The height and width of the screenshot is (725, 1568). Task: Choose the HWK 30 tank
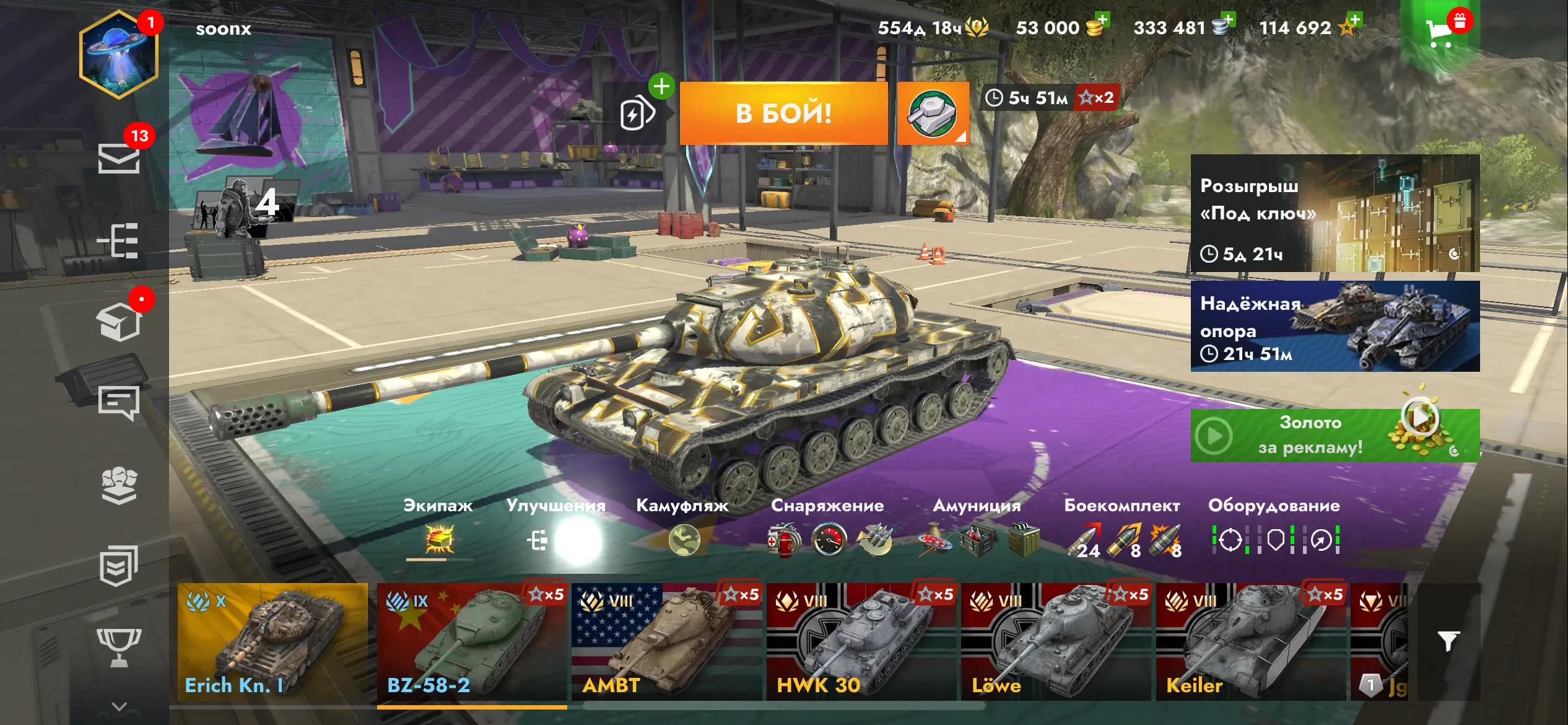click(x=861, y=642)
